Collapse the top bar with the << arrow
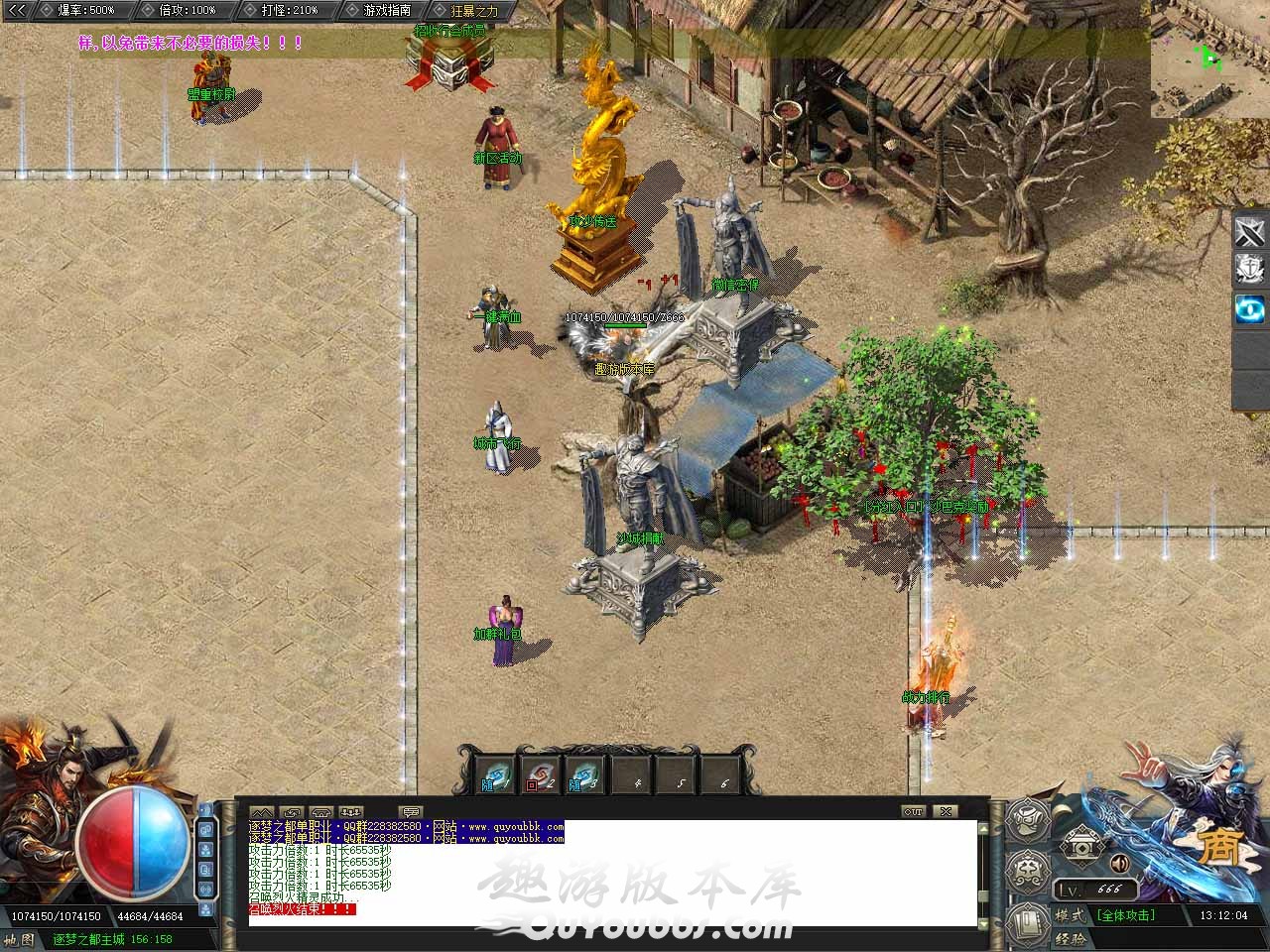Viewport: 1270px width, 952px height. coord(16,10)
